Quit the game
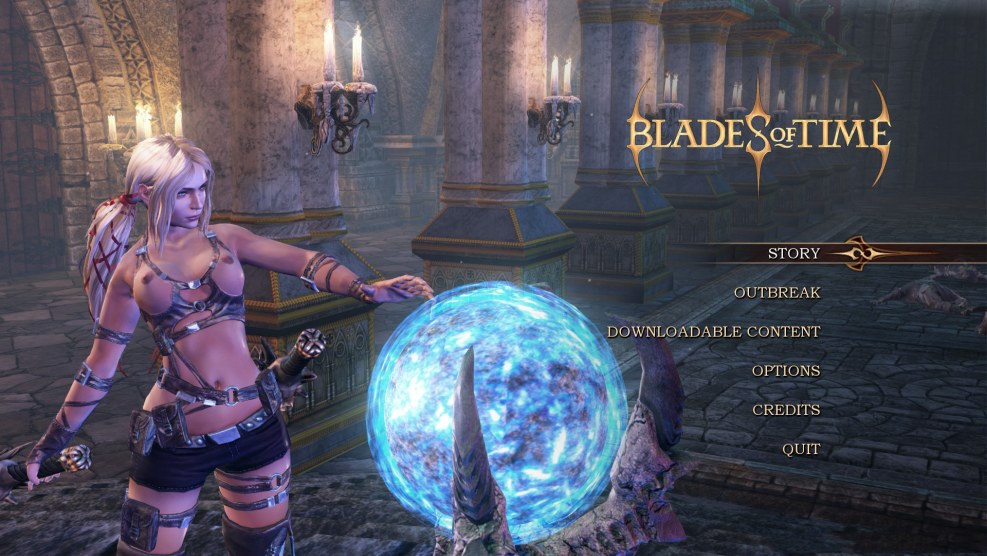This screenshot has height=556, width=987. pos(801,449)
